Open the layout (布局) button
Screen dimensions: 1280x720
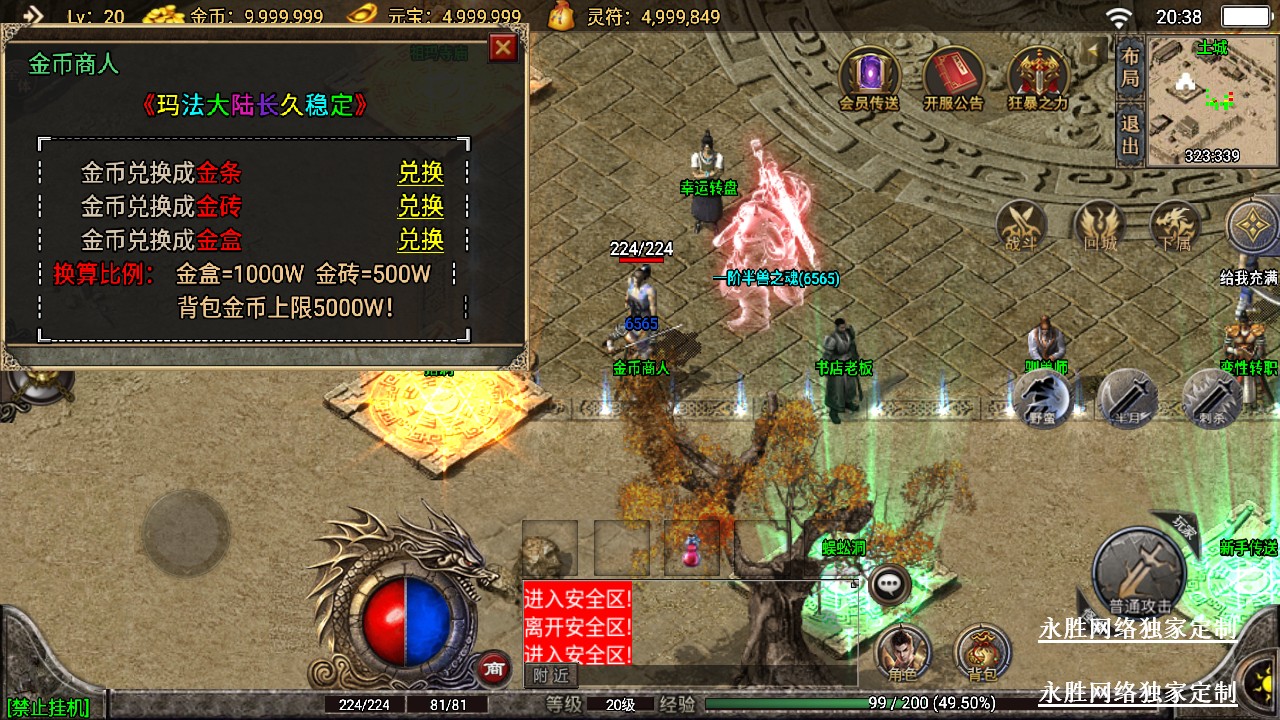[x=1130, y=66]
